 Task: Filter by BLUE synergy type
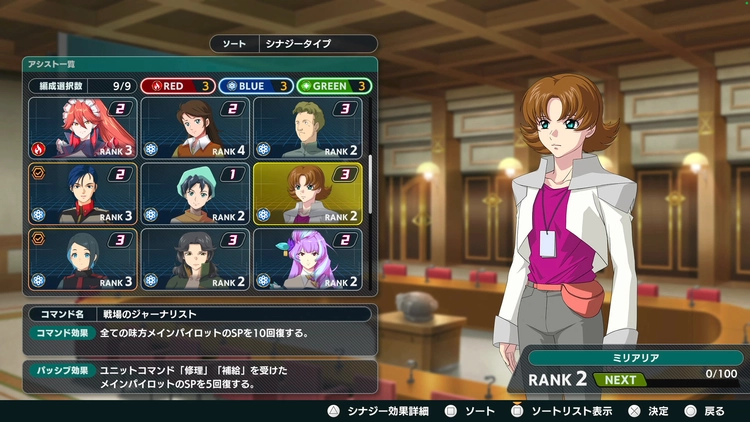click(255, 86)
